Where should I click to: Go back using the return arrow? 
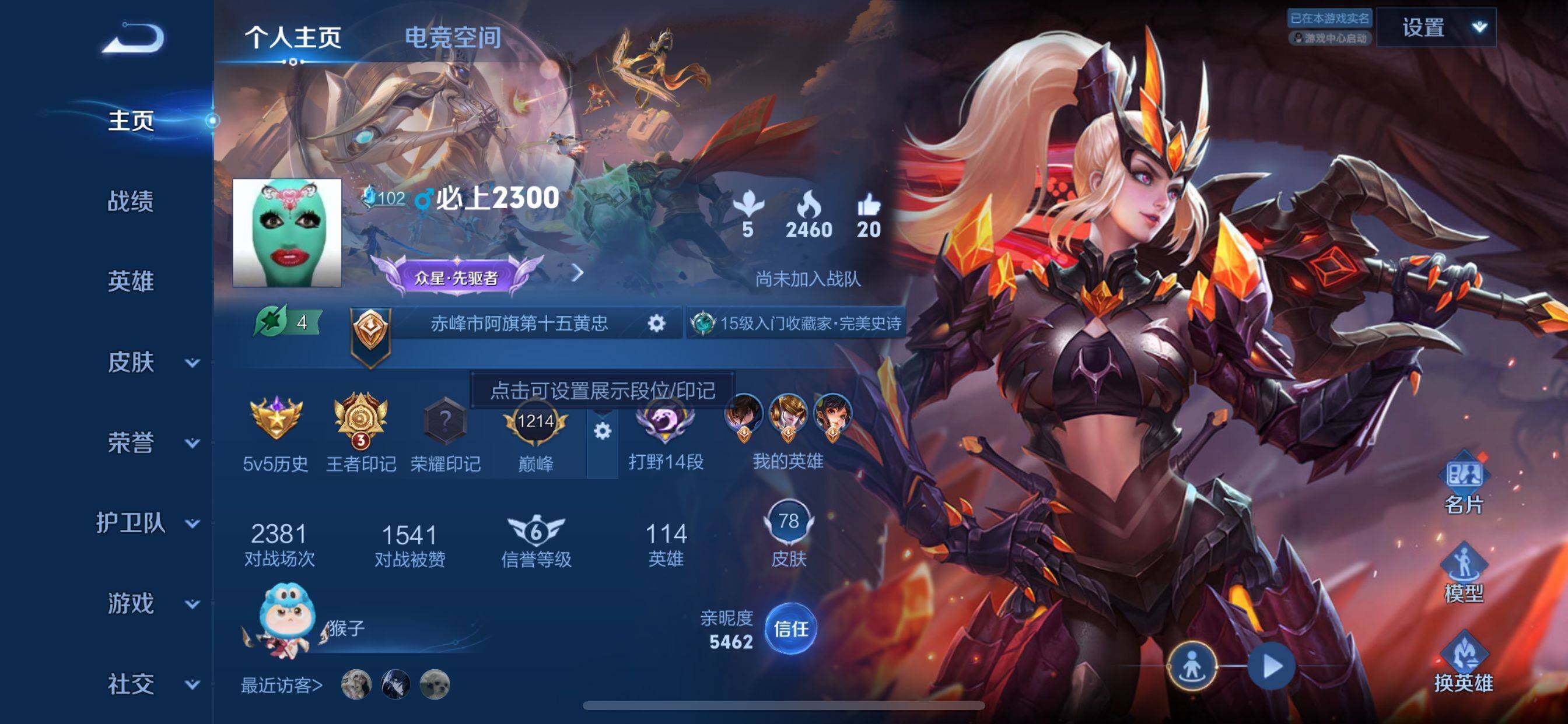[x=132, y=38]
